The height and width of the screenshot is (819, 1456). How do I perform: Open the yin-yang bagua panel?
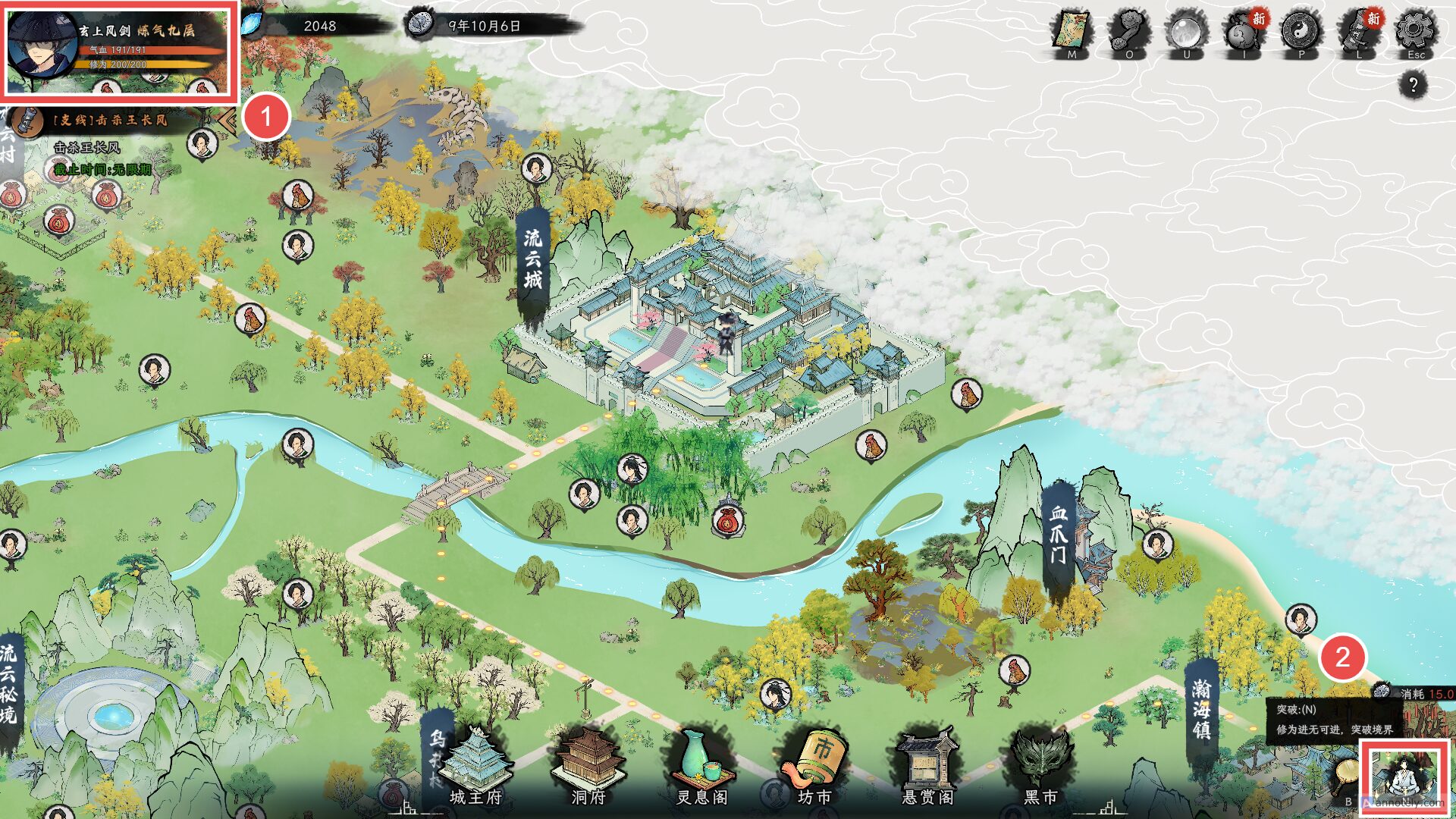click(x=1301, y=32)
